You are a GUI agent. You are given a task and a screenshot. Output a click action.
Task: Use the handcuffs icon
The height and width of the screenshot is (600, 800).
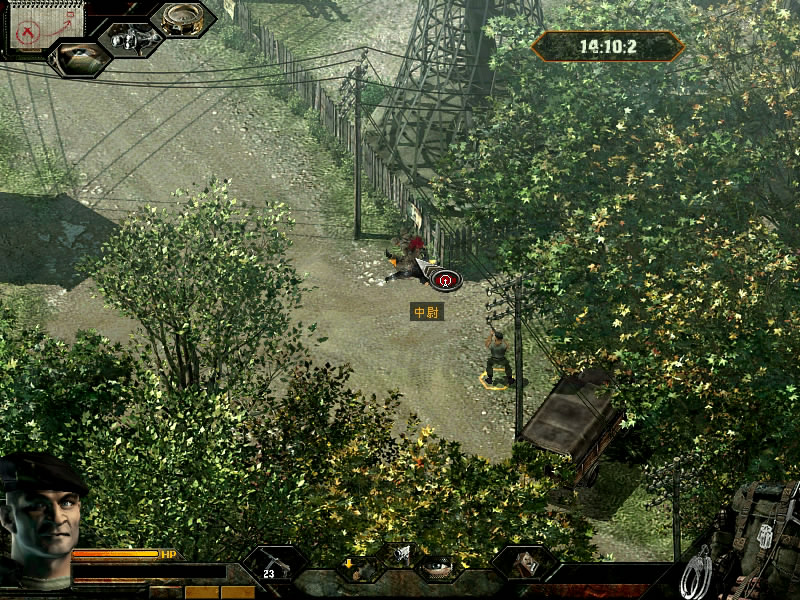click(x=696, y=573)
